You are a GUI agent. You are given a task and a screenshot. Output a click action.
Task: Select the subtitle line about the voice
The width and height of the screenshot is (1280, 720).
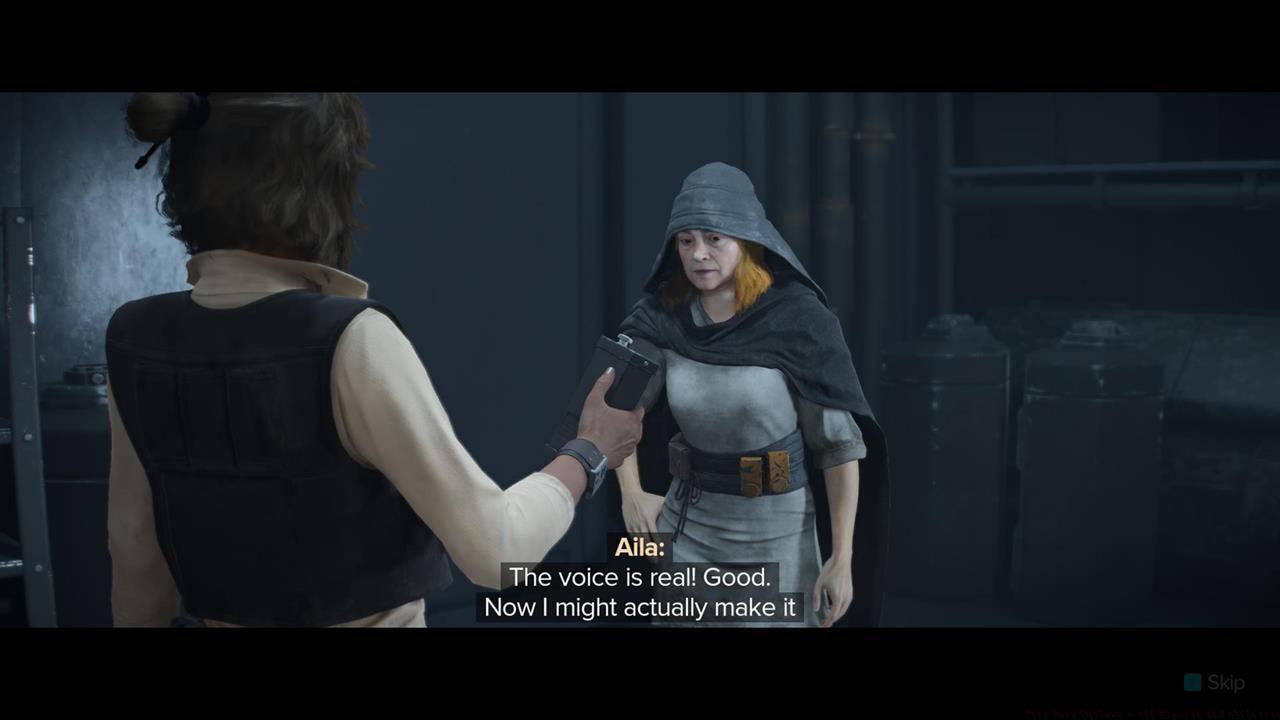640,577
